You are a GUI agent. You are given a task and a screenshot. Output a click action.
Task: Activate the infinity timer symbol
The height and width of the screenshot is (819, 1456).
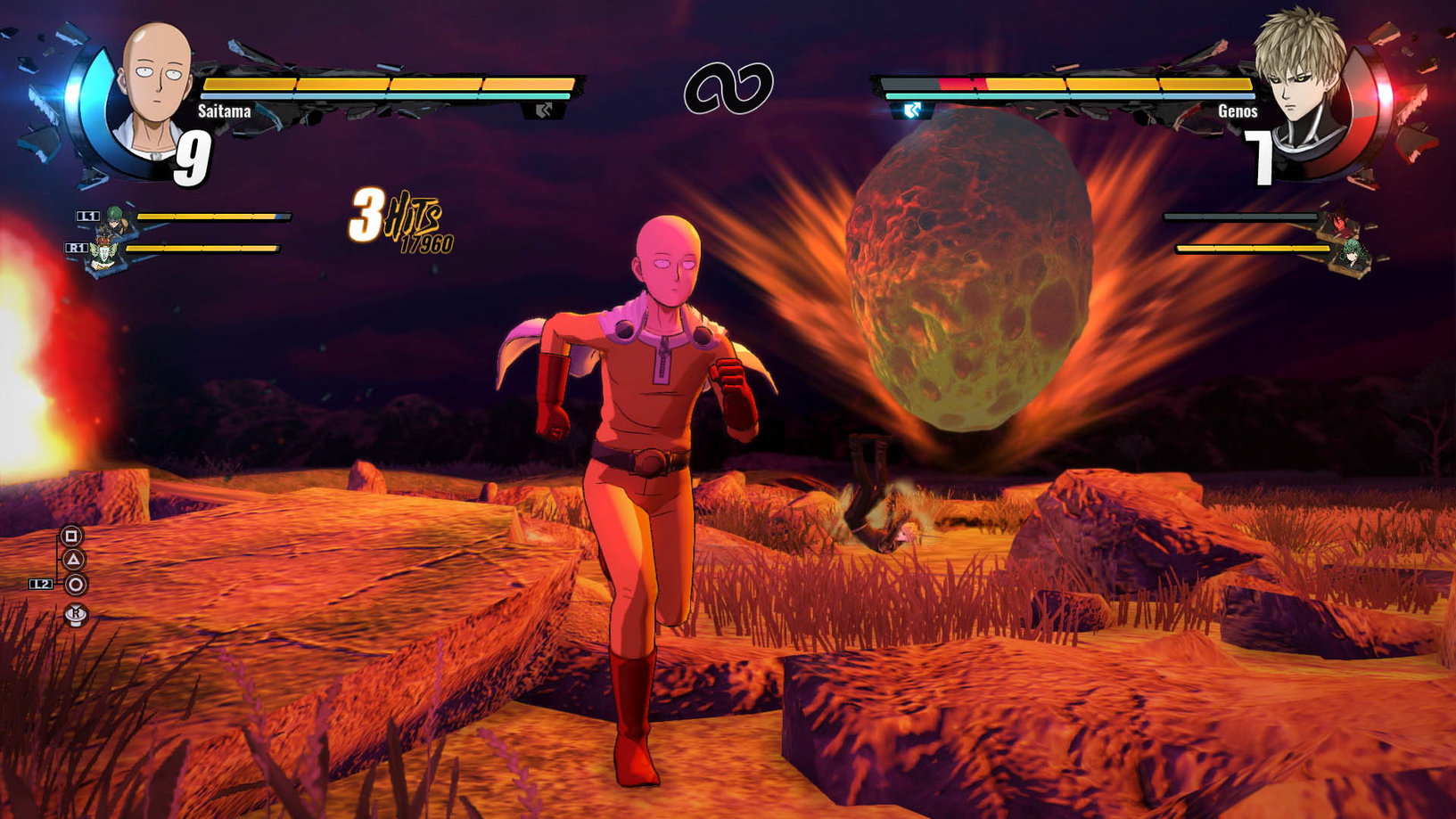click(728, 86)
